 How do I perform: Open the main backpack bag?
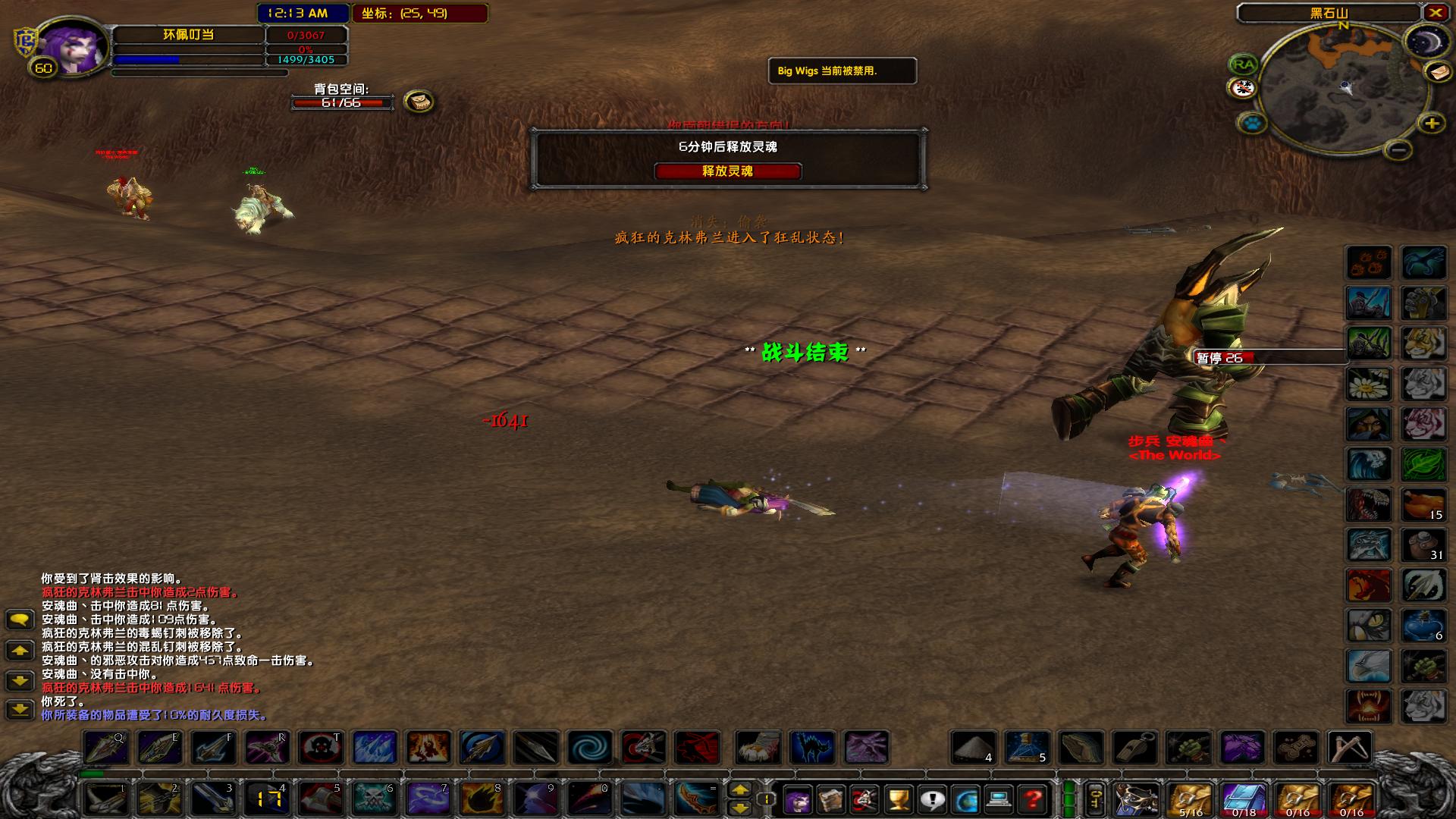point(1135,799)
